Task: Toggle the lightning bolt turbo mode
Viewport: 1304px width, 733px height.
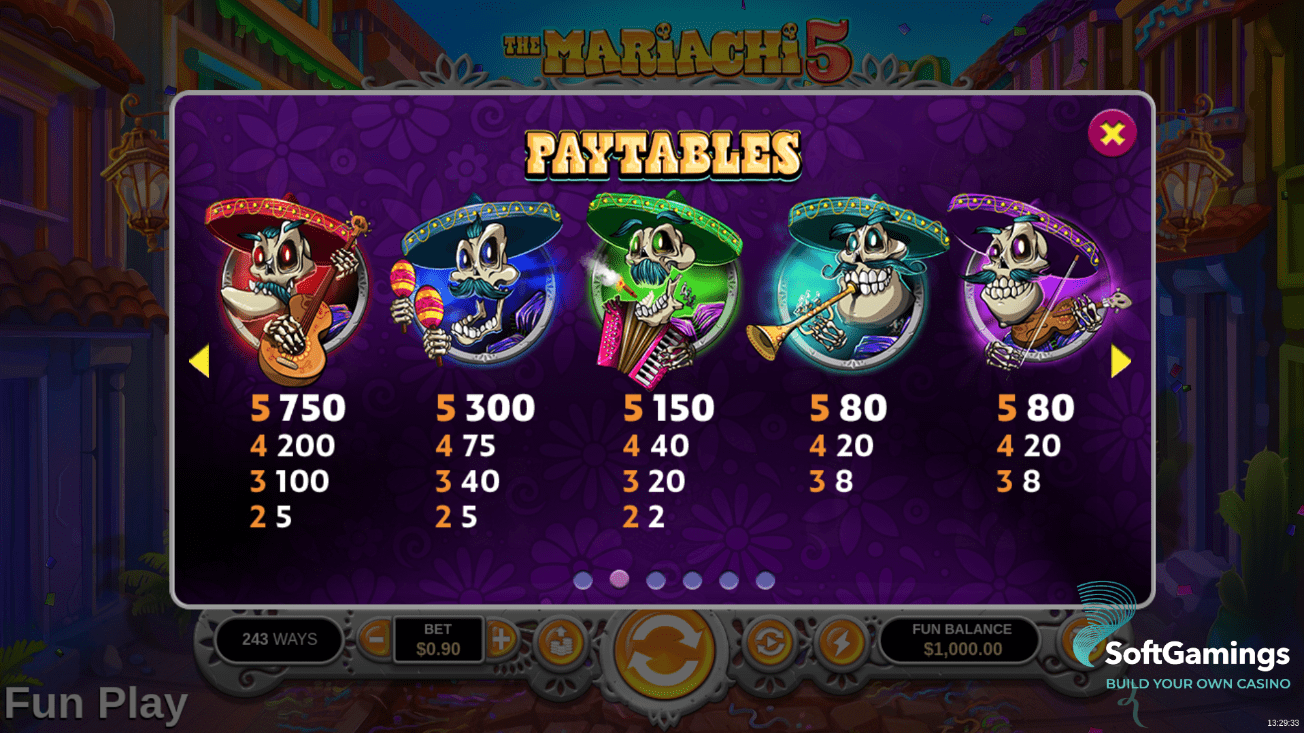Action: 839,641
